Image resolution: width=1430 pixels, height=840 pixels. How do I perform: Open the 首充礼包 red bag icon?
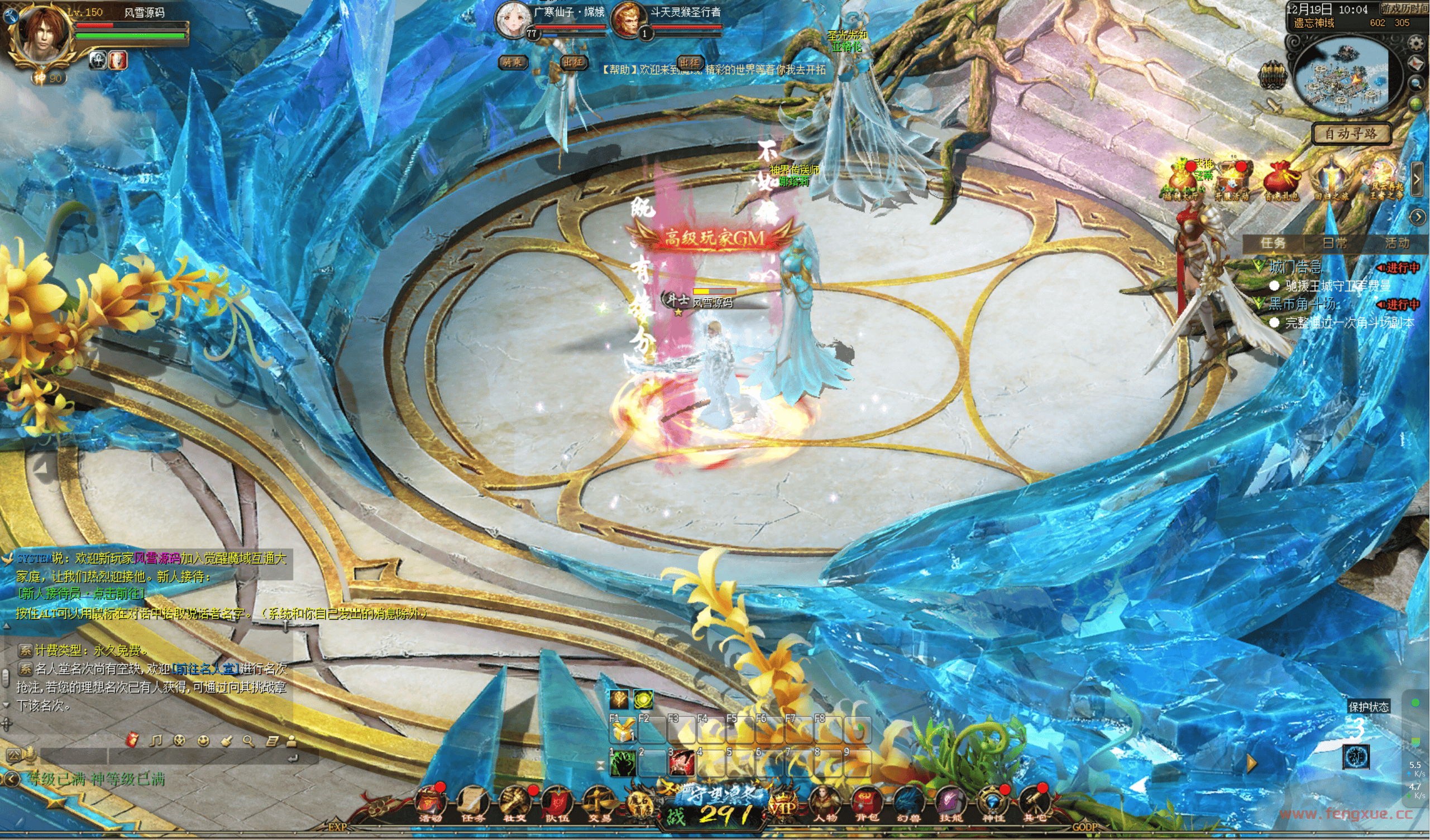1281,181
